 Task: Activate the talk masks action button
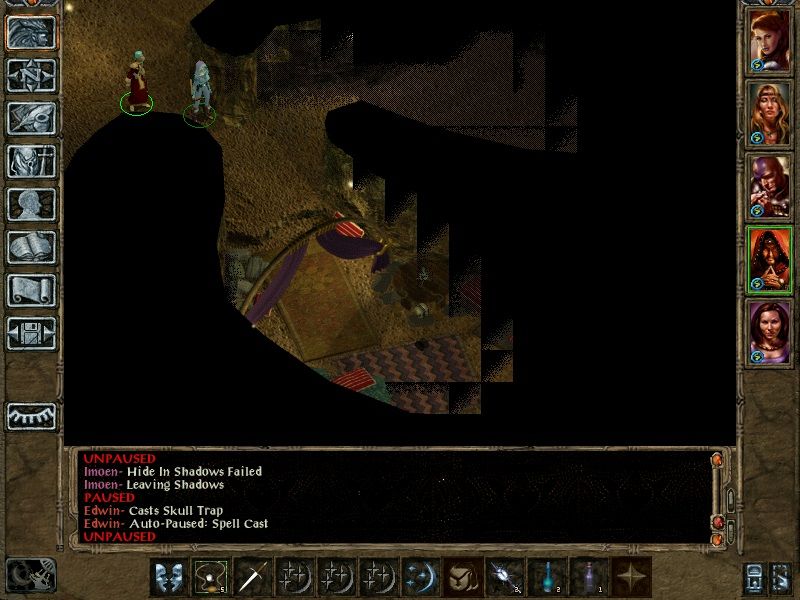click(x=169, y=576)
